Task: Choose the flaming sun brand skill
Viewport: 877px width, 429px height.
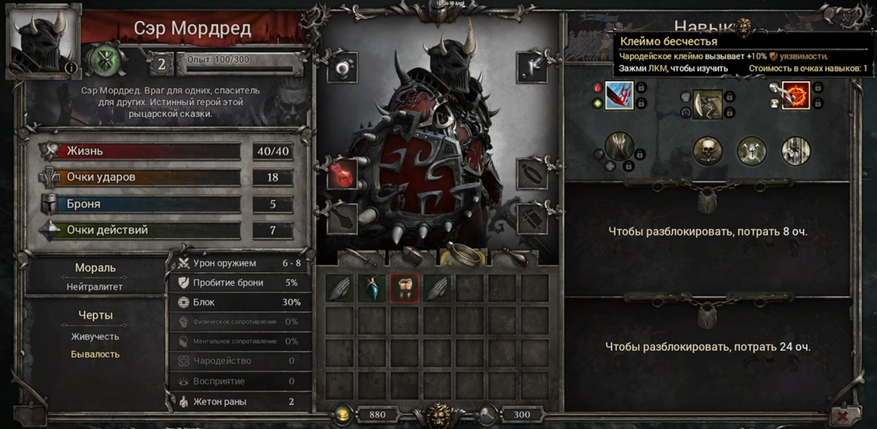Action: [x=796, y=97]
